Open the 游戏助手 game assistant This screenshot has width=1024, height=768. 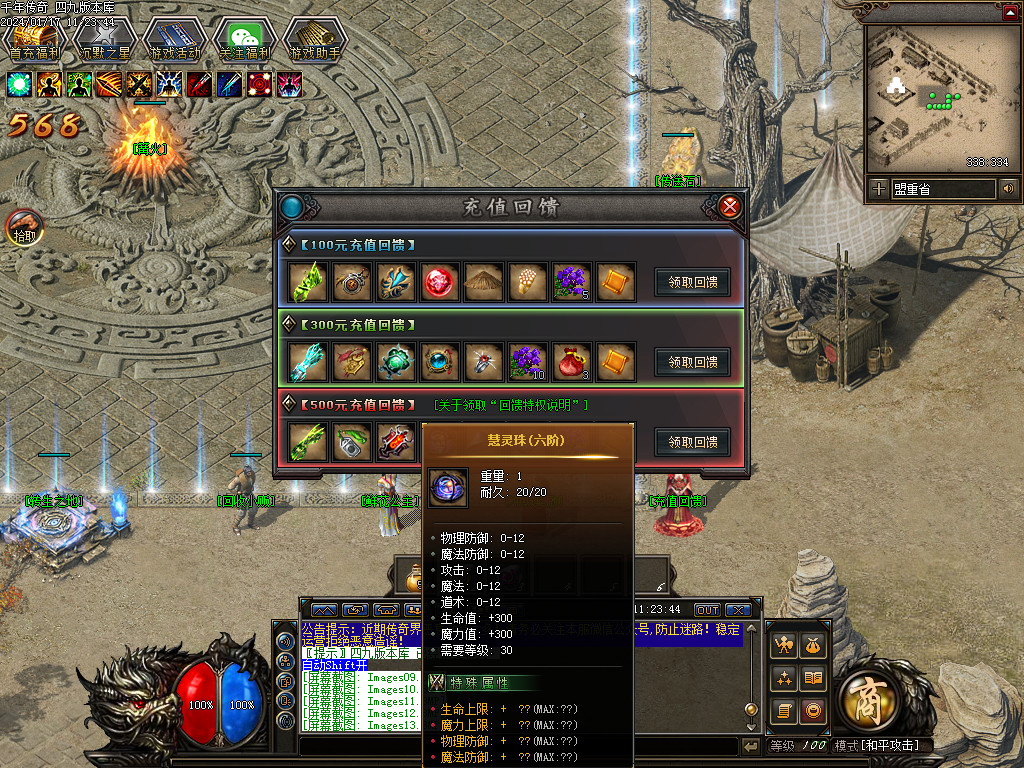[x=314, y=42]
